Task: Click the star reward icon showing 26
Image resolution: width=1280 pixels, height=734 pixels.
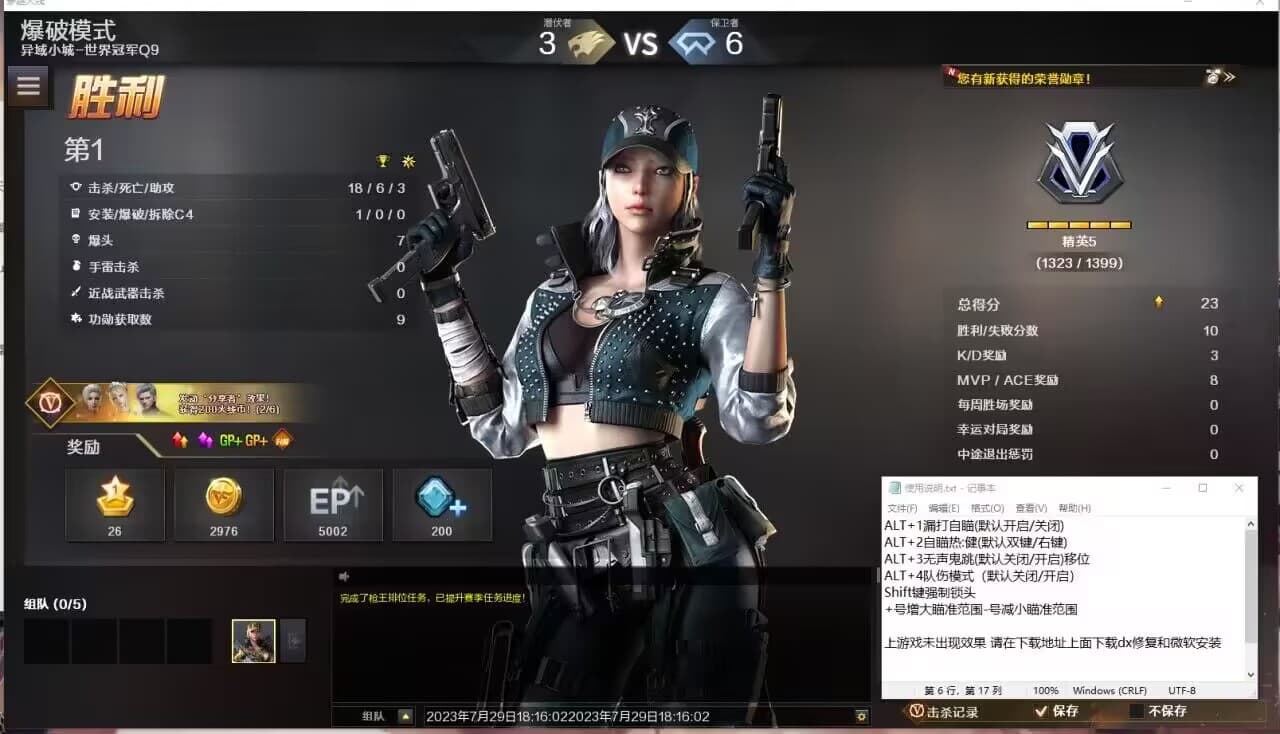Action: (115, 504)
